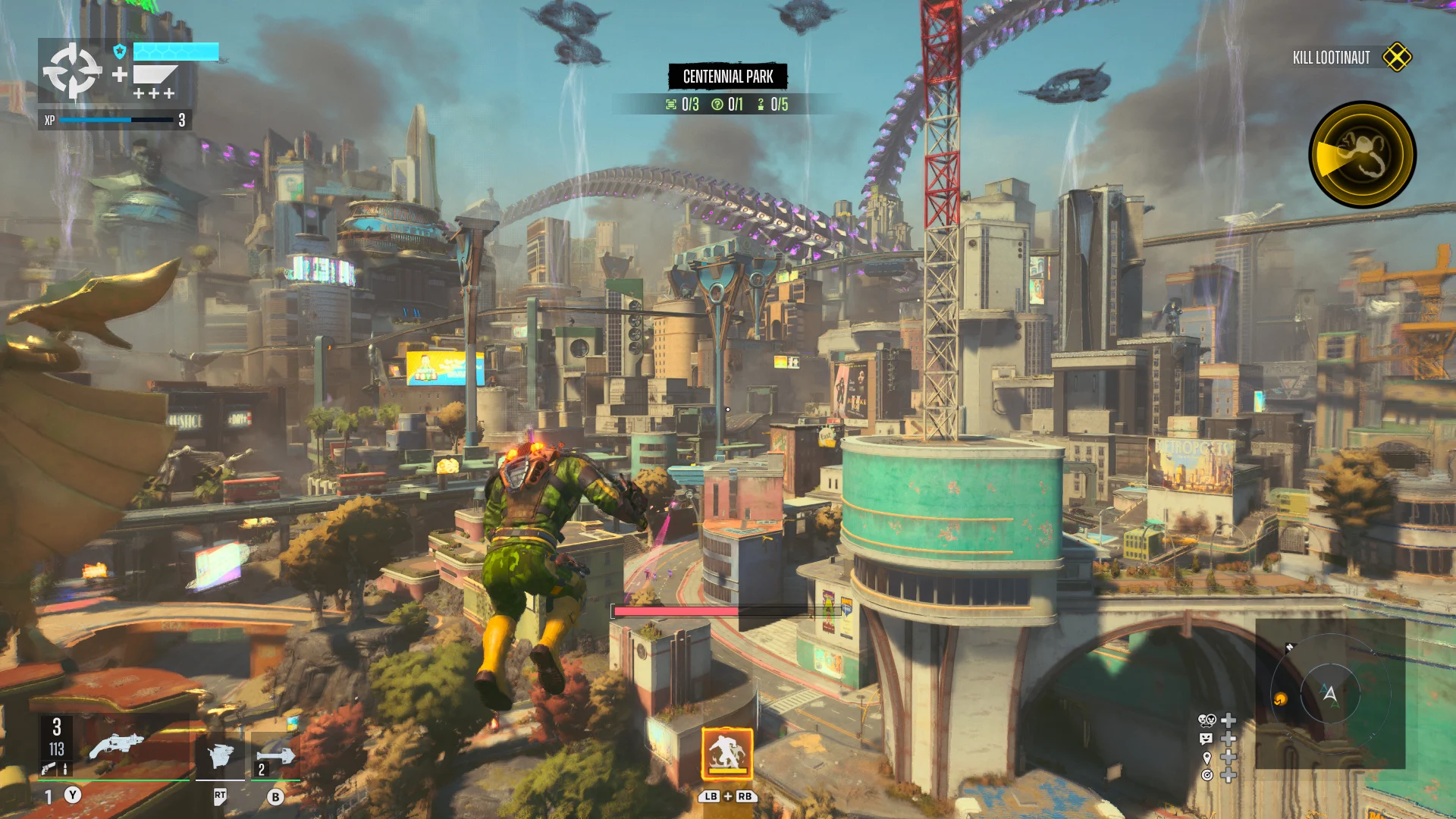The width and height of the screenshot is (1456, 819).
Task: Select the revolver weapon slot
Action: pyautogui.click(x=116, y=747)
